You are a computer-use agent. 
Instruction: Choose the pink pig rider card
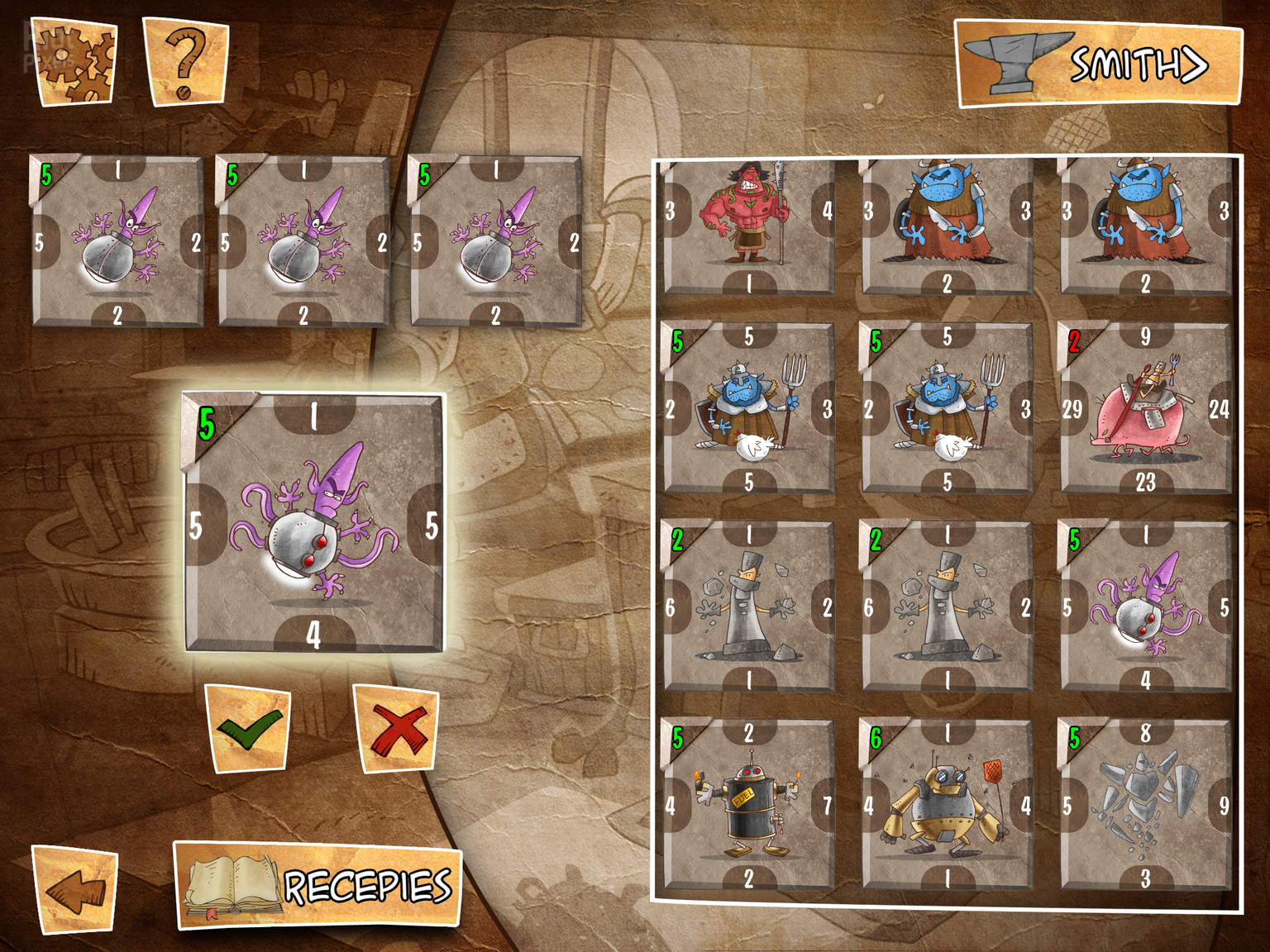[1145, 408]
